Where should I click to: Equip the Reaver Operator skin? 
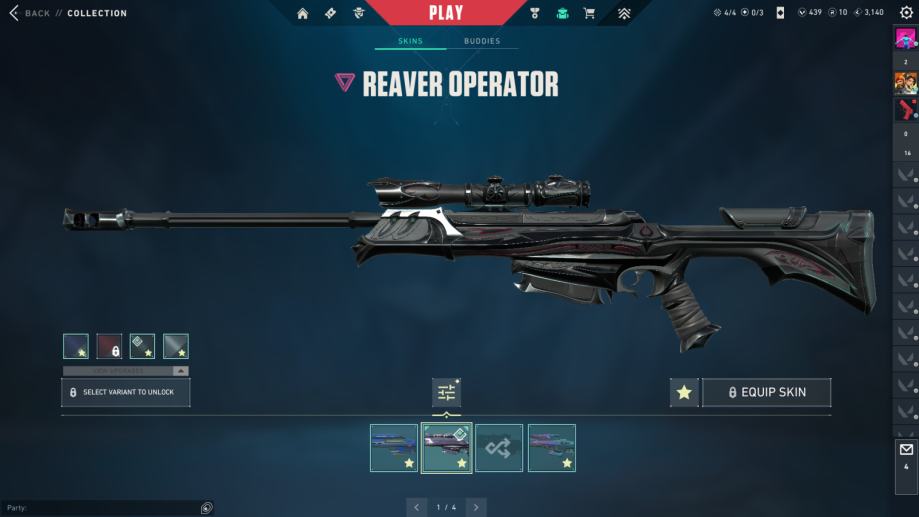pyautogui.click(x=766, y=392)
